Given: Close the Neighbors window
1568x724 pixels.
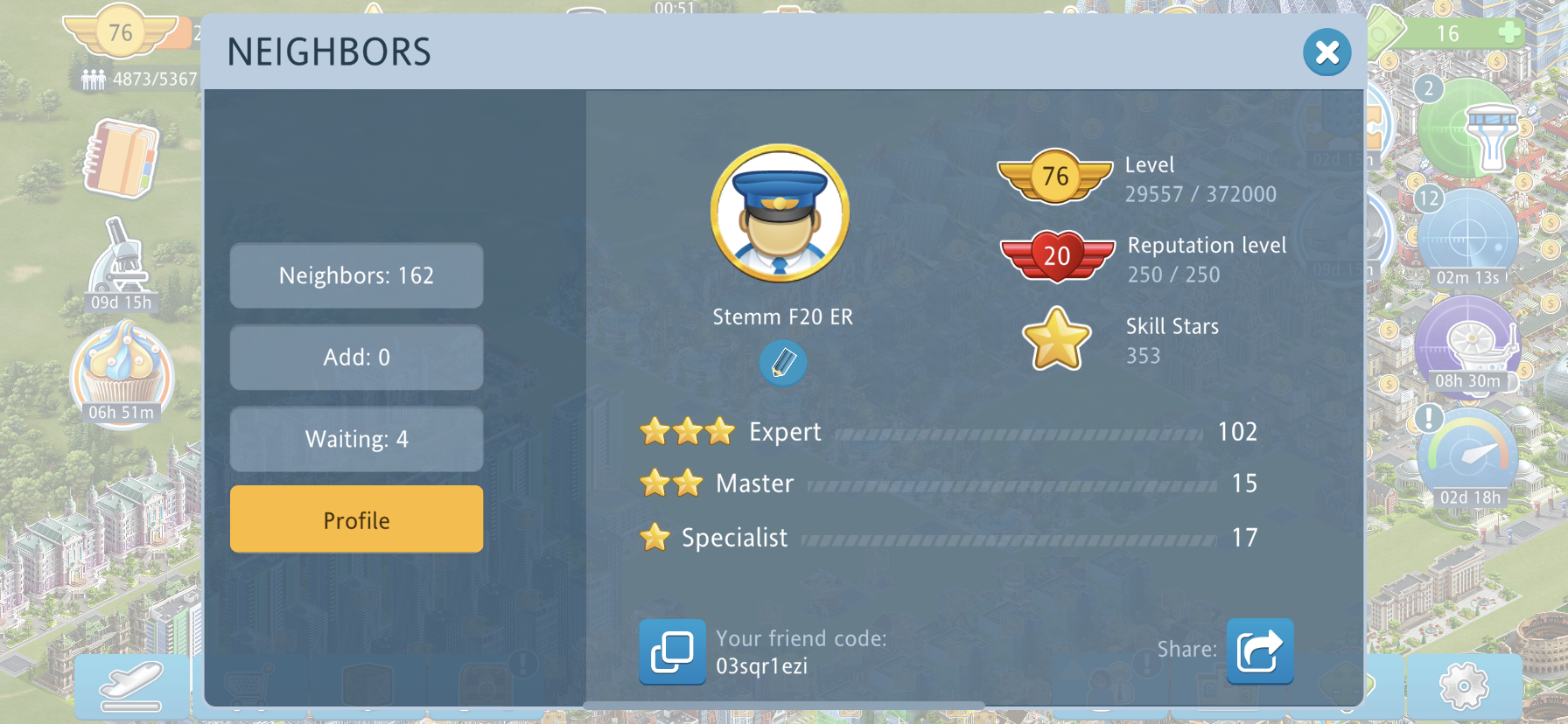Looking at the screenshot, I should coord(1326,52).
